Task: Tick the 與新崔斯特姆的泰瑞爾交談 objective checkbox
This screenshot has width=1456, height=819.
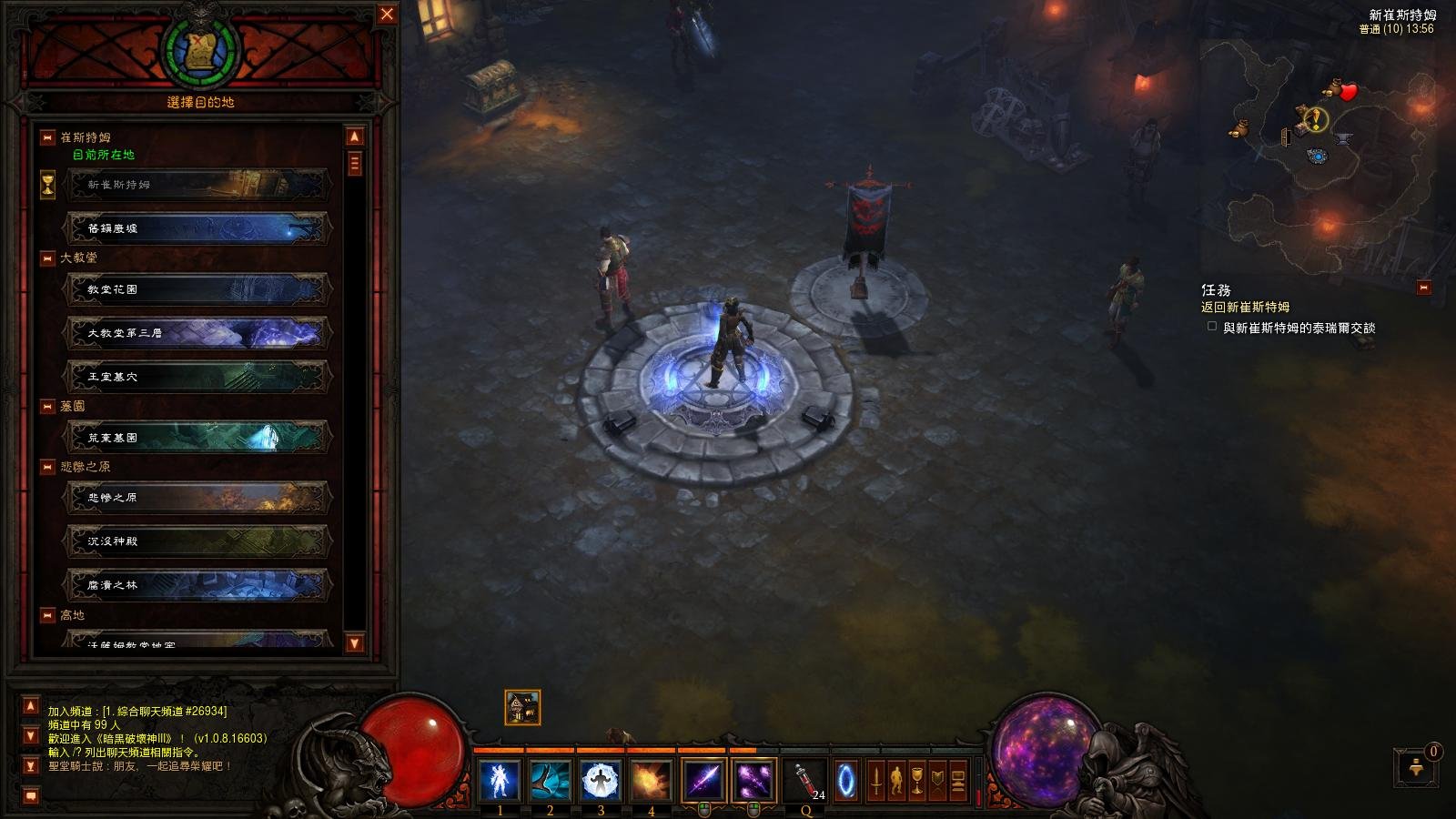Action: (1211, 326)
